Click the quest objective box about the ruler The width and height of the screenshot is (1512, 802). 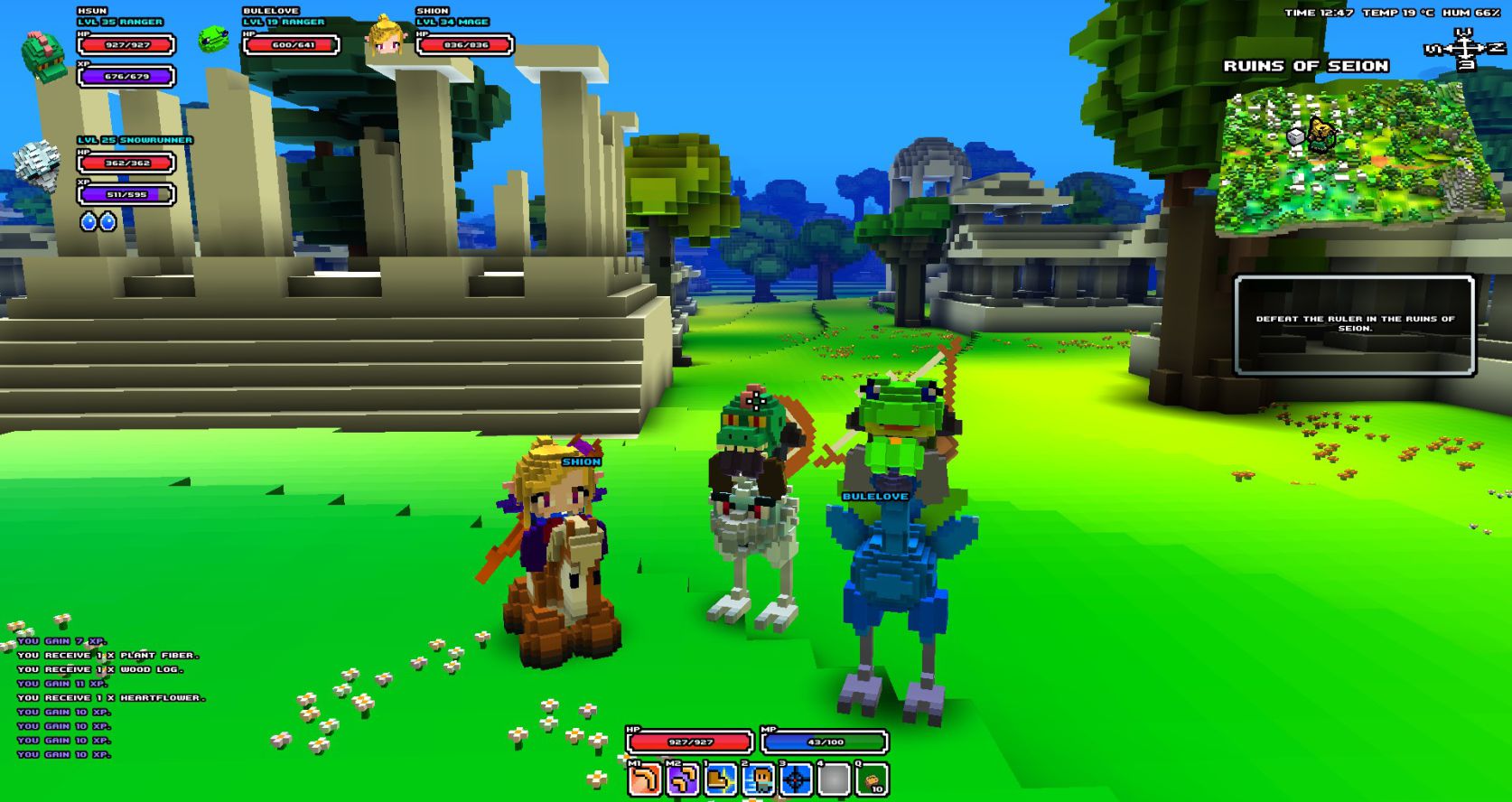coord(1354,324)
